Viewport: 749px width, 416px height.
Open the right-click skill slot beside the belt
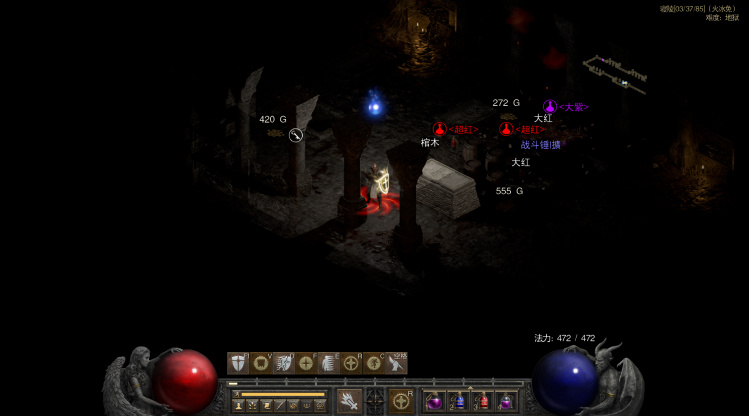pyautogui.click(x=402, y=400)
